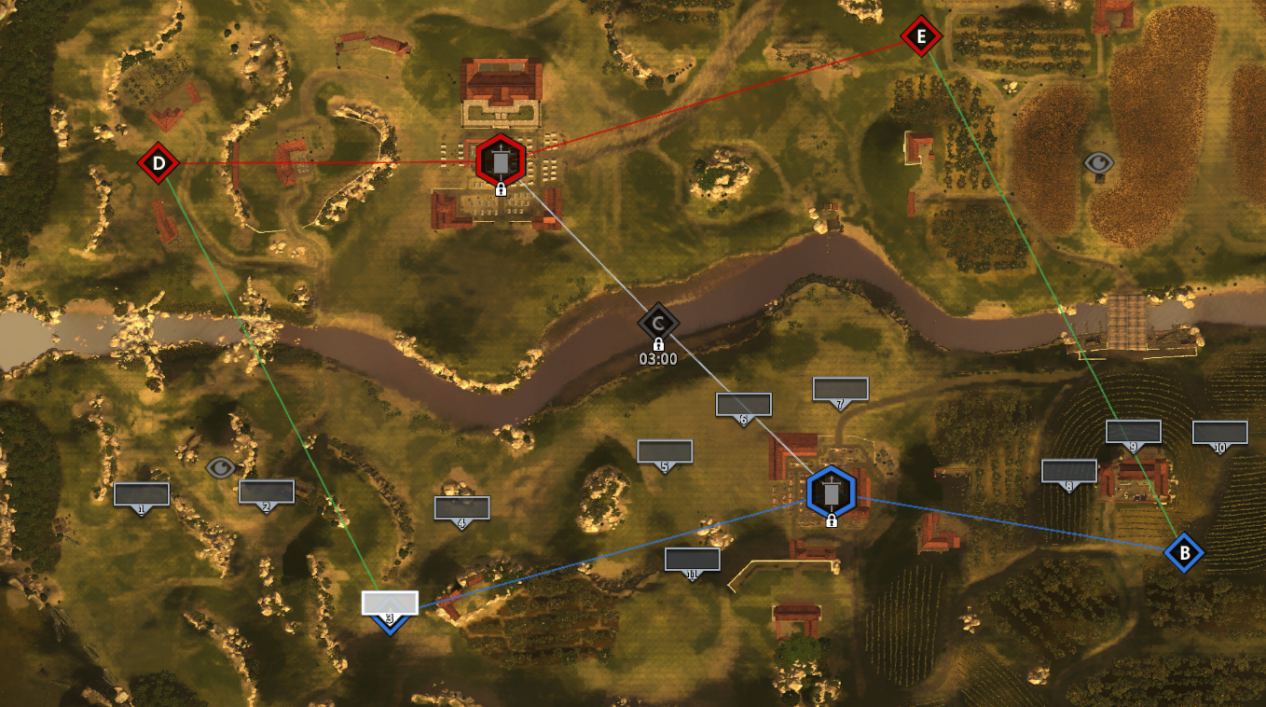The image size is (1266, 707).
Task: Select spawn marker number 4
Action: (x=461, y=507)
